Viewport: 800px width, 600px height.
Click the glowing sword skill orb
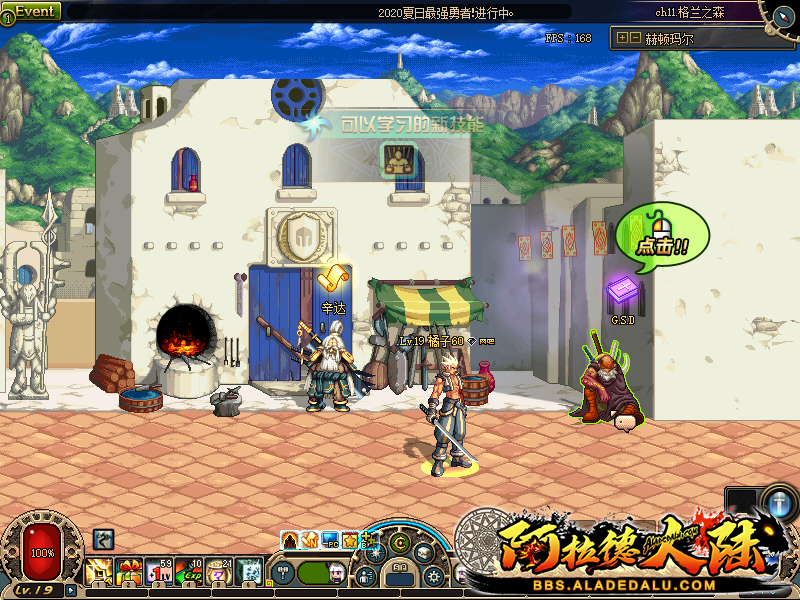click(778, 503)
